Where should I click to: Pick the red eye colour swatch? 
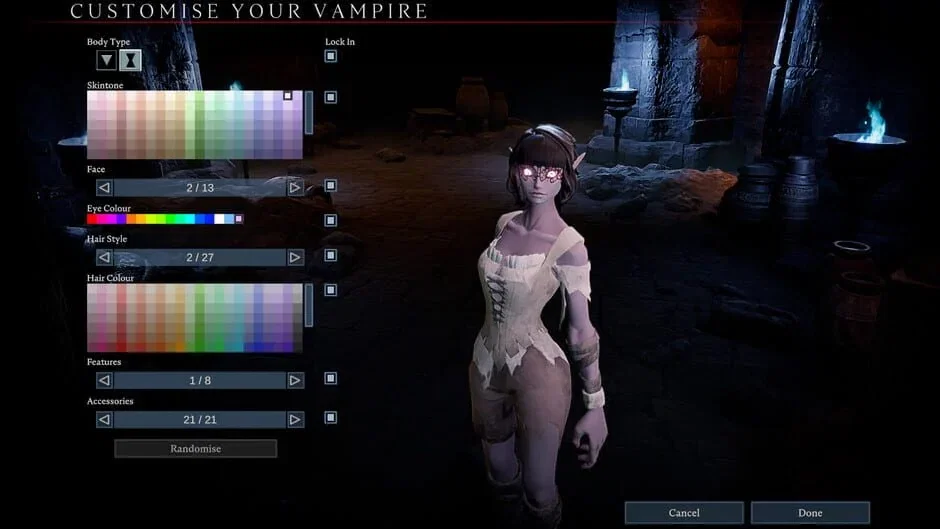pos(92,219)
